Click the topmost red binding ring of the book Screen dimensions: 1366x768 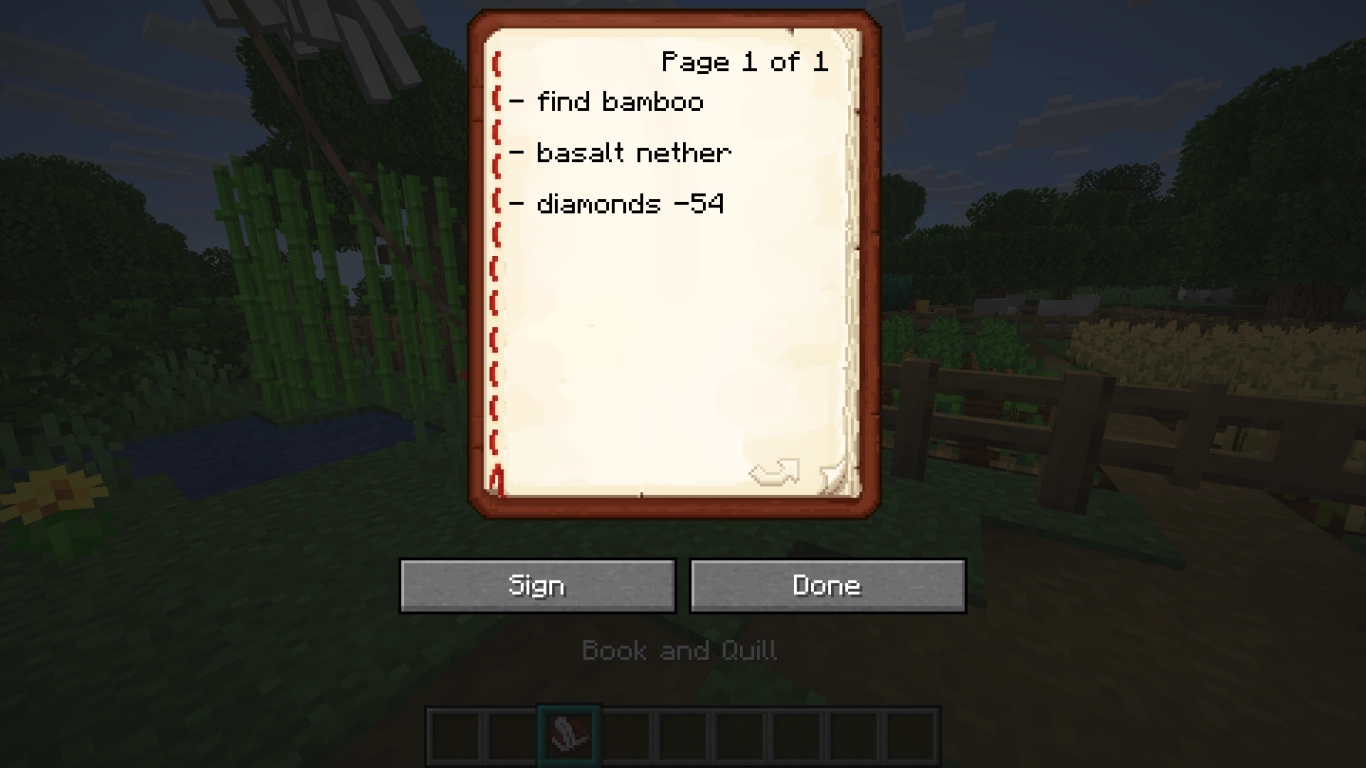(x=495, y=62)
